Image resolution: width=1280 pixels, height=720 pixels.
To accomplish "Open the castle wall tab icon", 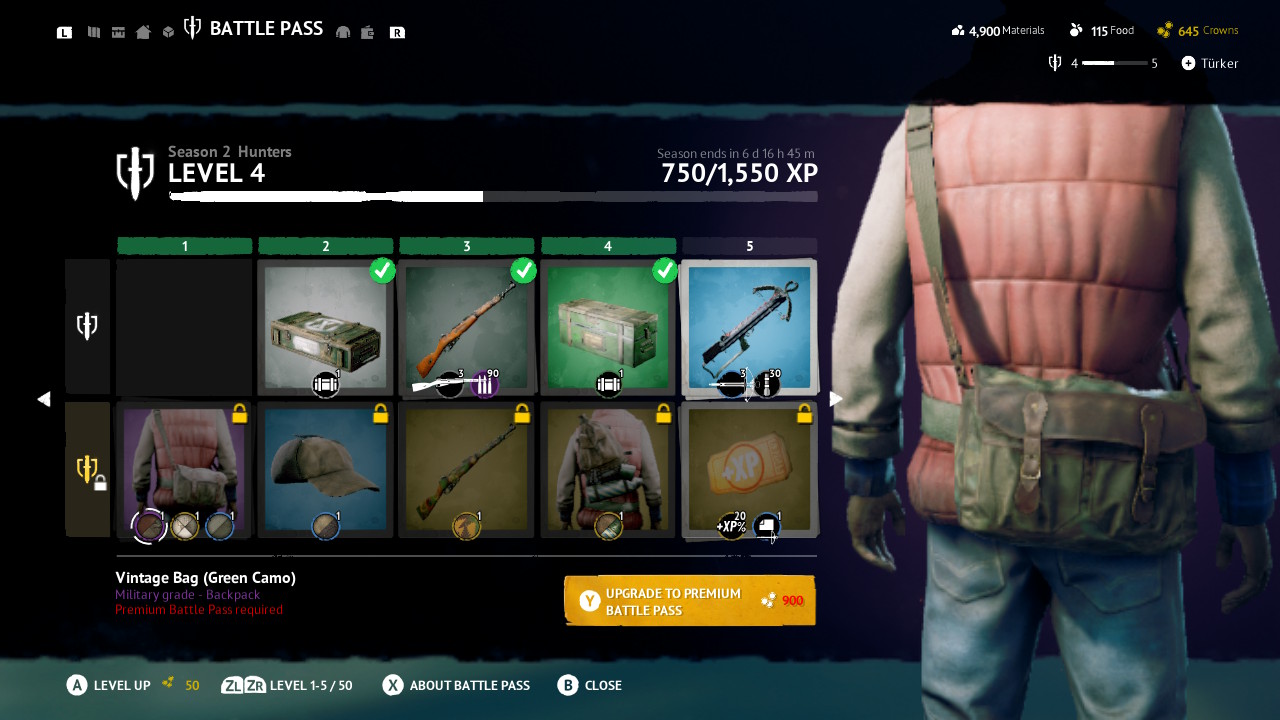I will click(x=118, y=32).
